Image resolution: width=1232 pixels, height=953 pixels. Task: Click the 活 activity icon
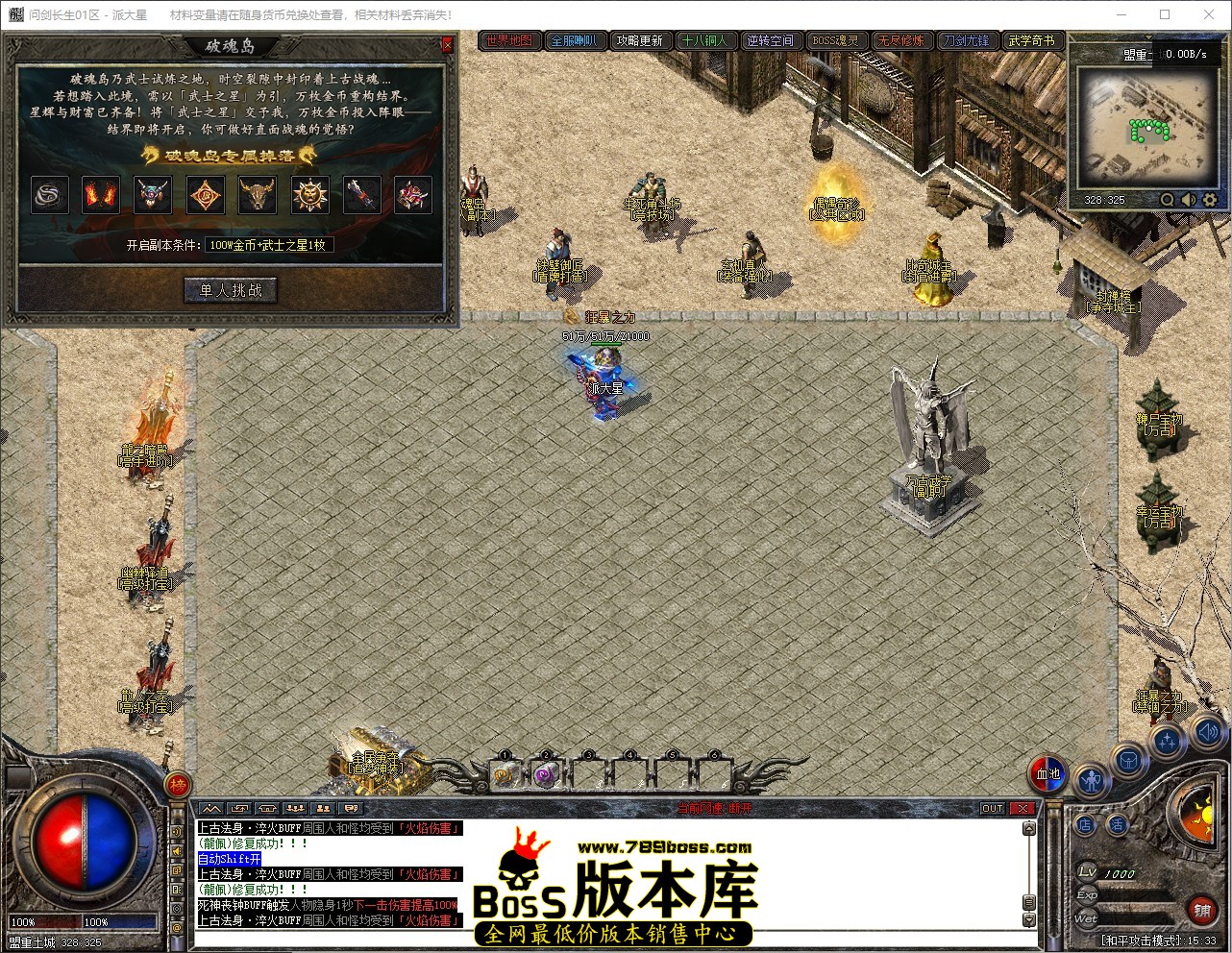[1119, 824]
